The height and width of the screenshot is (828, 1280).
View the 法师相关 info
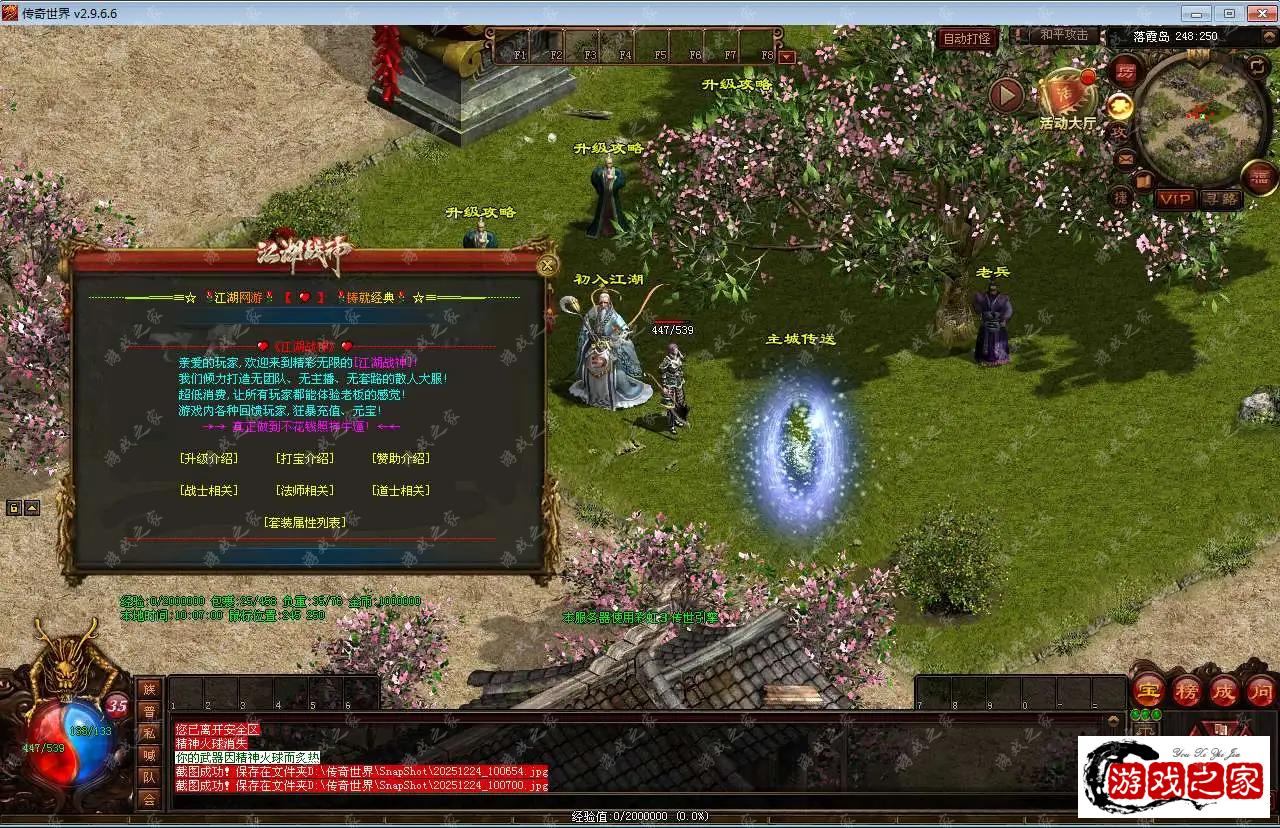[x=304, y=491]
